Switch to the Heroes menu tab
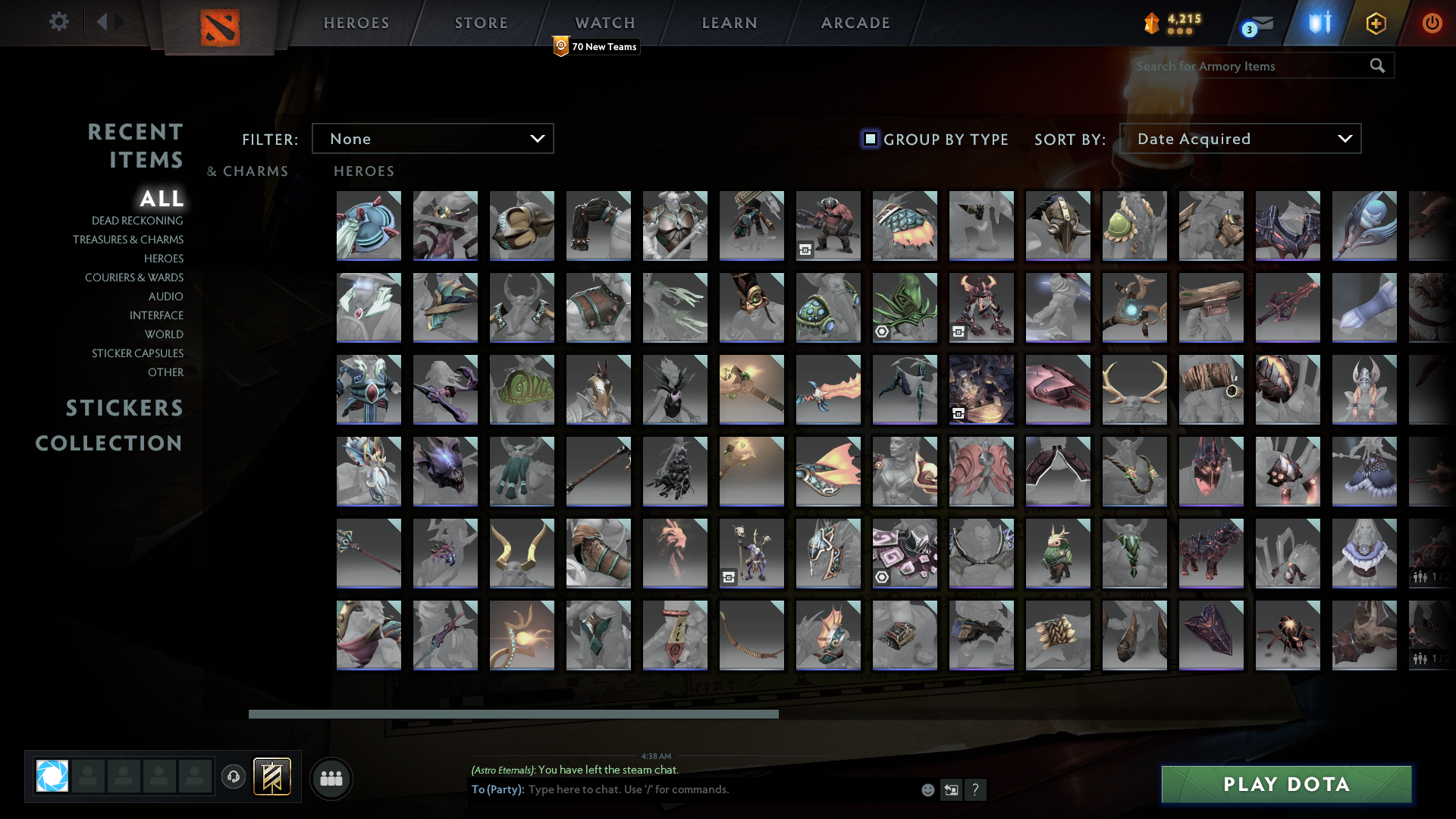This screenshot has height=819, width=1456. (x=356, y=23)
